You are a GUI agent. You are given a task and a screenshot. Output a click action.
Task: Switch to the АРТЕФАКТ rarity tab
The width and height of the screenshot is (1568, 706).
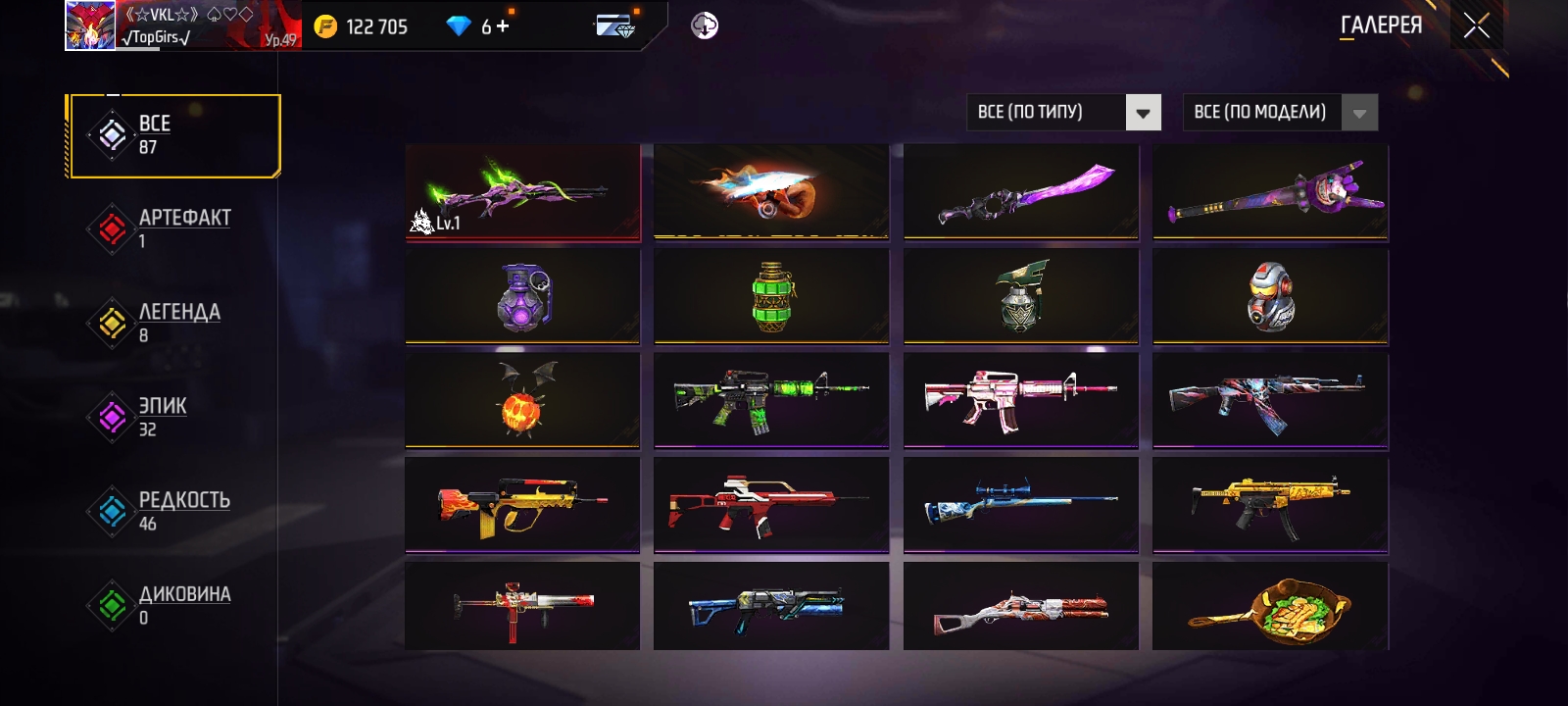173,228
